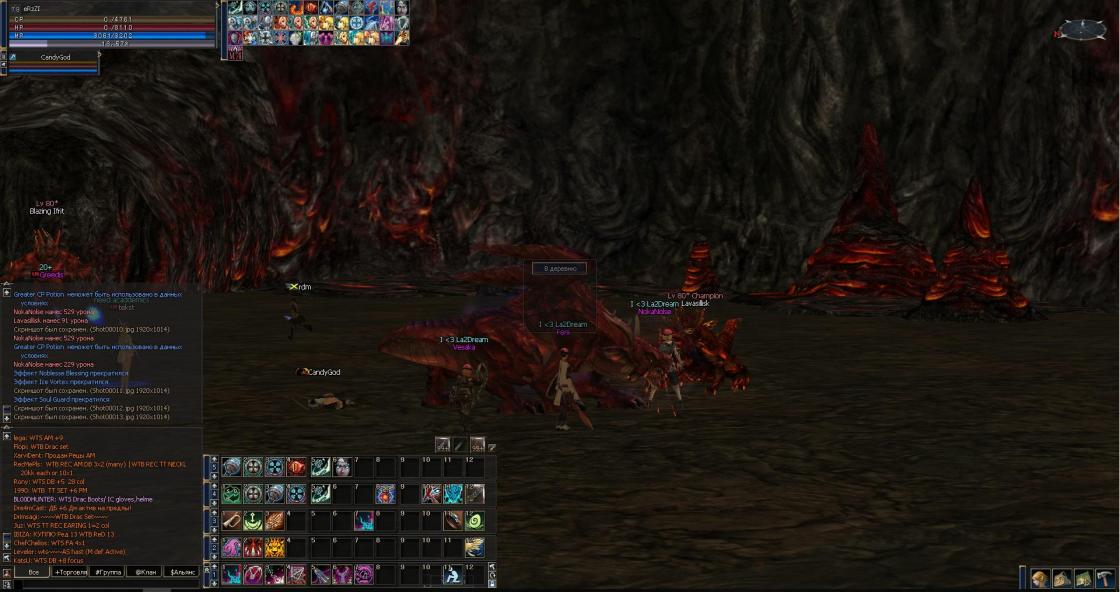Switch to the @Клан clan chat tab

145,572
